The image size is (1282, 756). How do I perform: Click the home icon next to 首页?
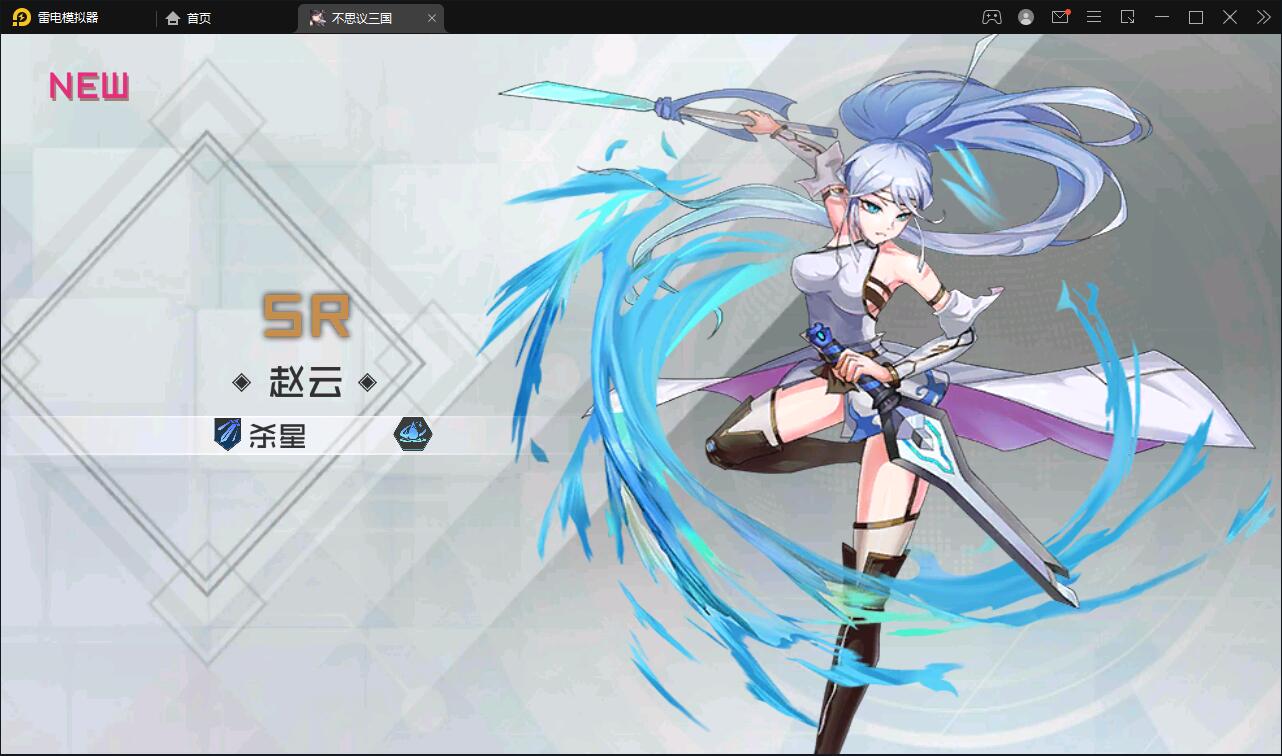pos(172,18)
